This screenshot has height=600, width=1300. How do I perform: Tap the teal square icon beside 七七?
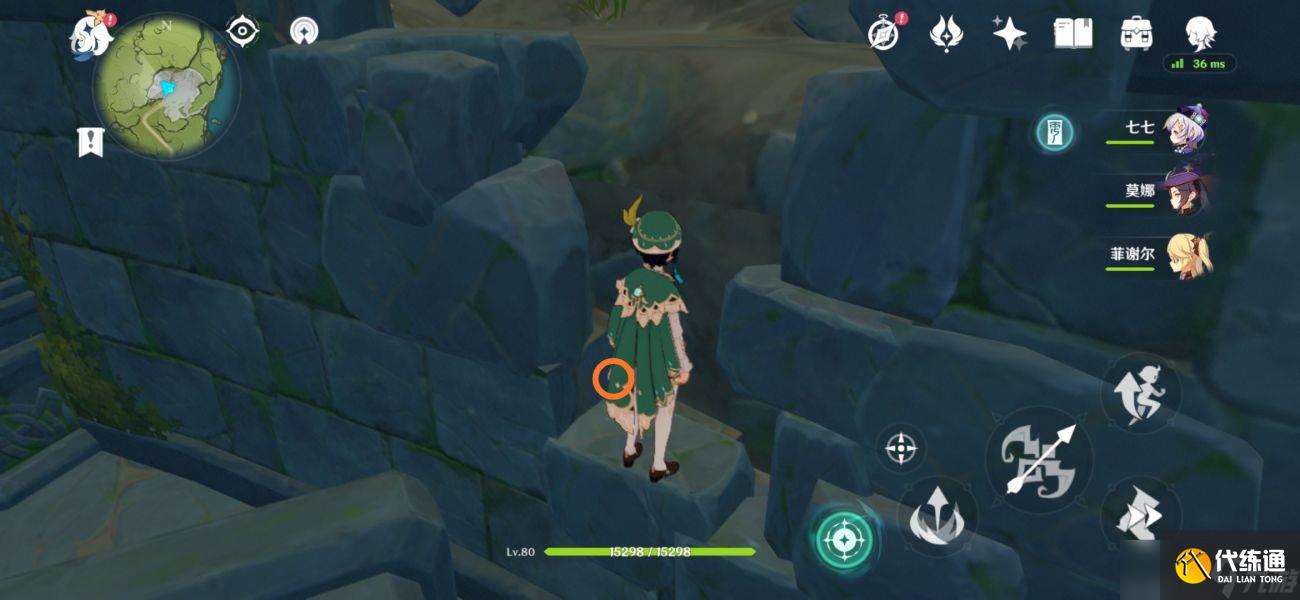(1054, 132)
